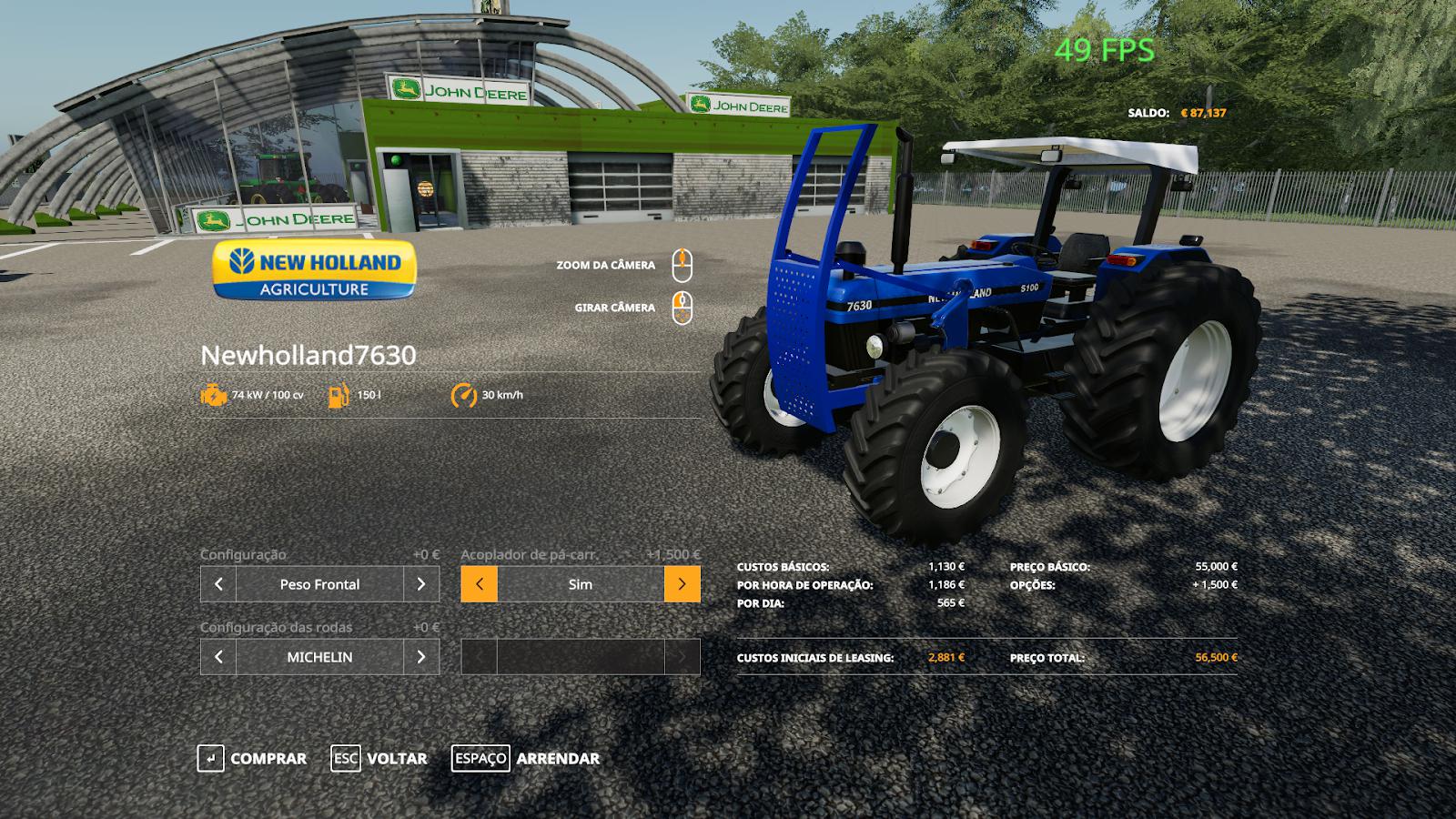Click the MICHELIN wheel configuration field
The image size is (1456, 819).
[x=319, y=657]
